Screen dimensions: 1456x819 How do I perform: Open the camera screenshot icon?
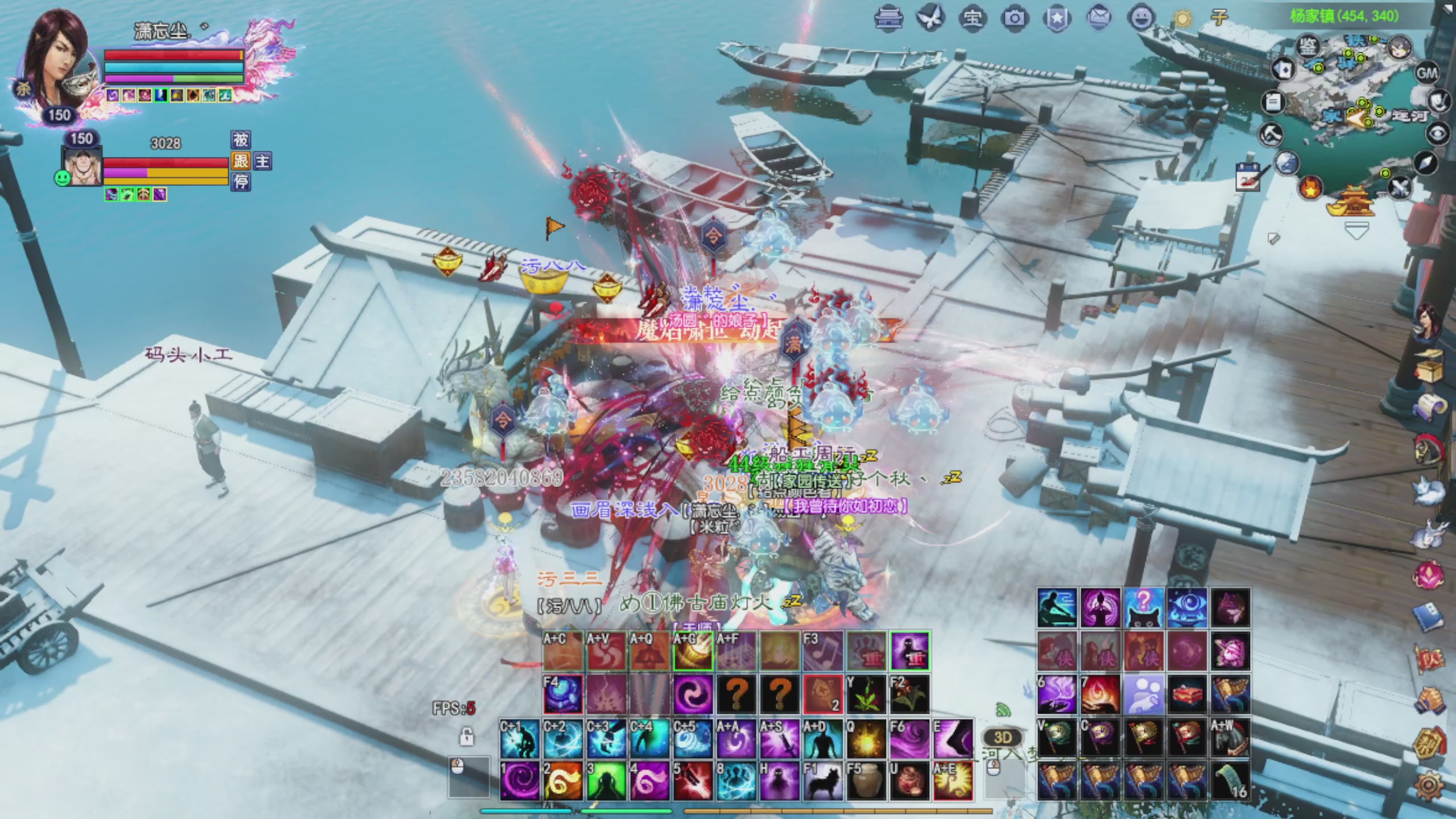tap(1015, 19)
